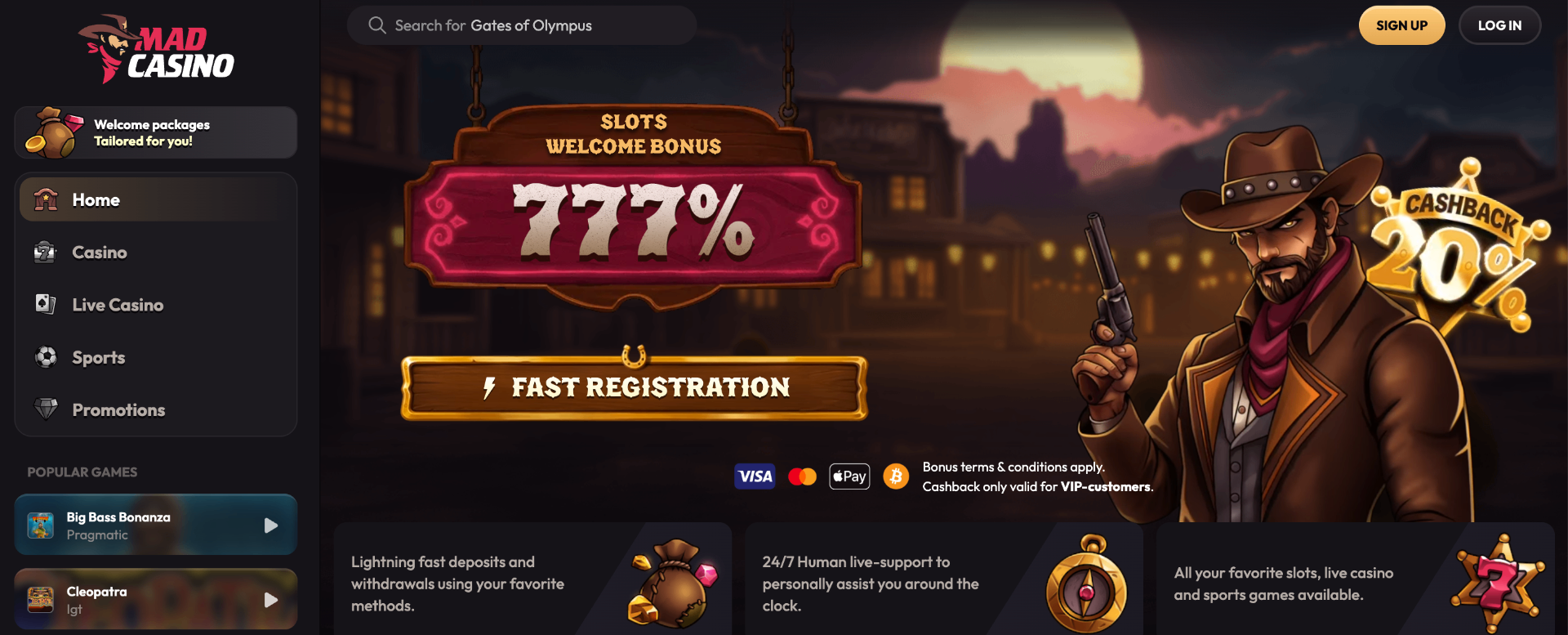Select Big Bass Bonanza game thumbnail

point(42,525)
